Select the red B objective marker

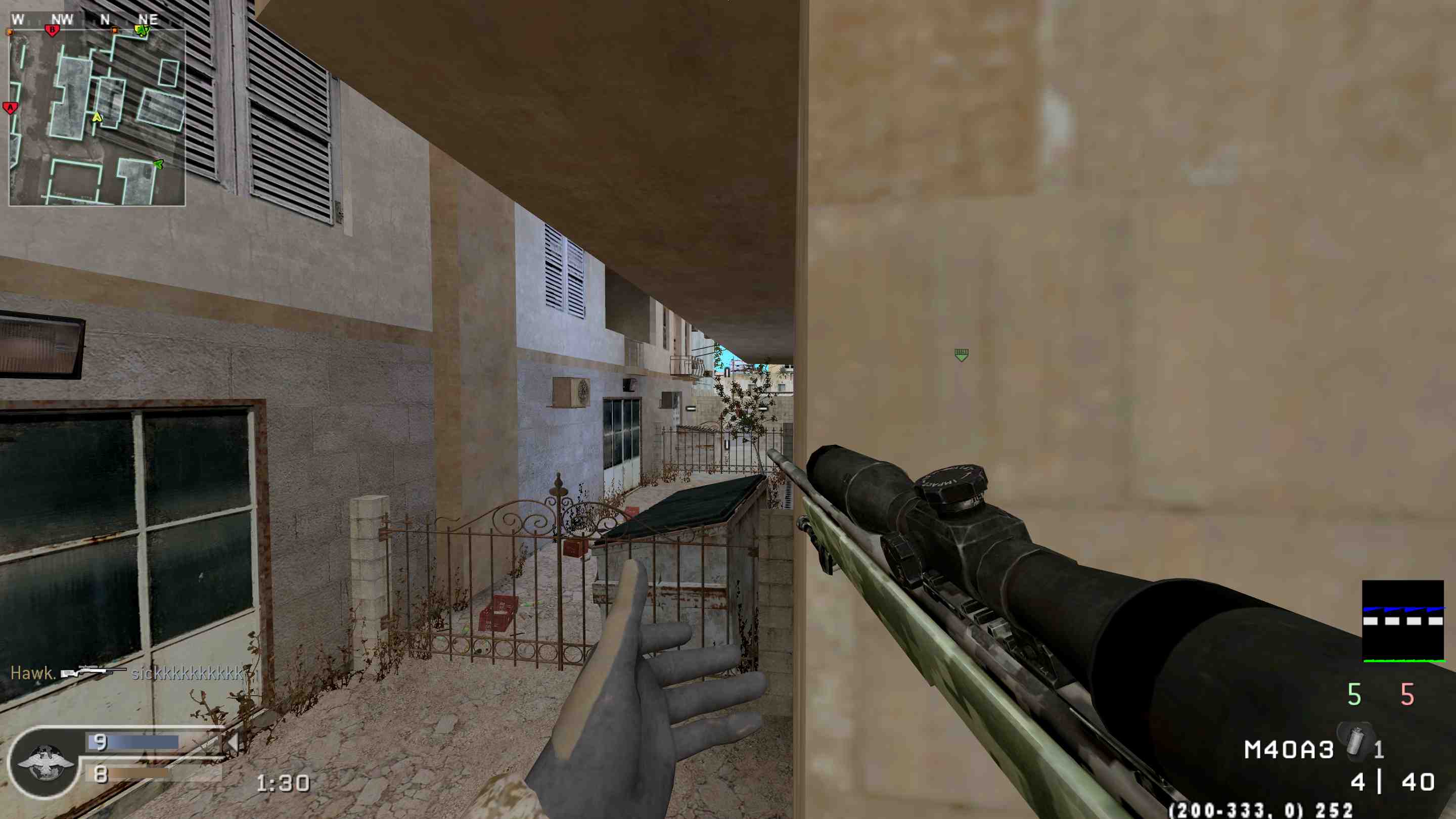(53, 30)
